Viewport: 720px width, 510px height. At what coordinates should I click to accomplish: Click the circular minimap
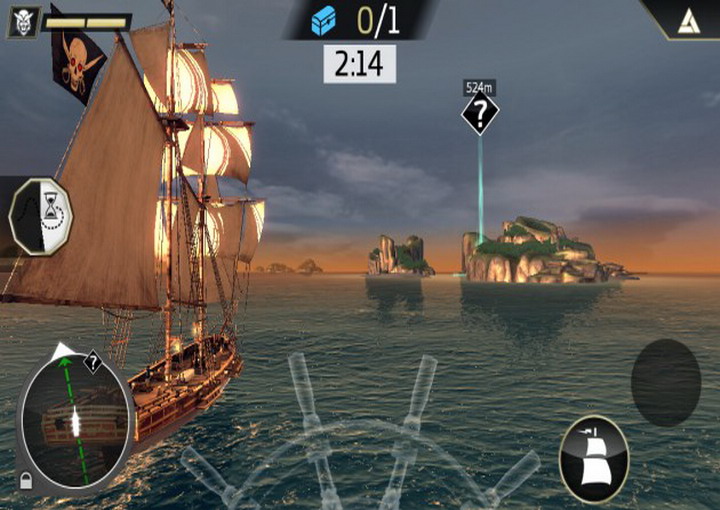click(x=76, y=422)
